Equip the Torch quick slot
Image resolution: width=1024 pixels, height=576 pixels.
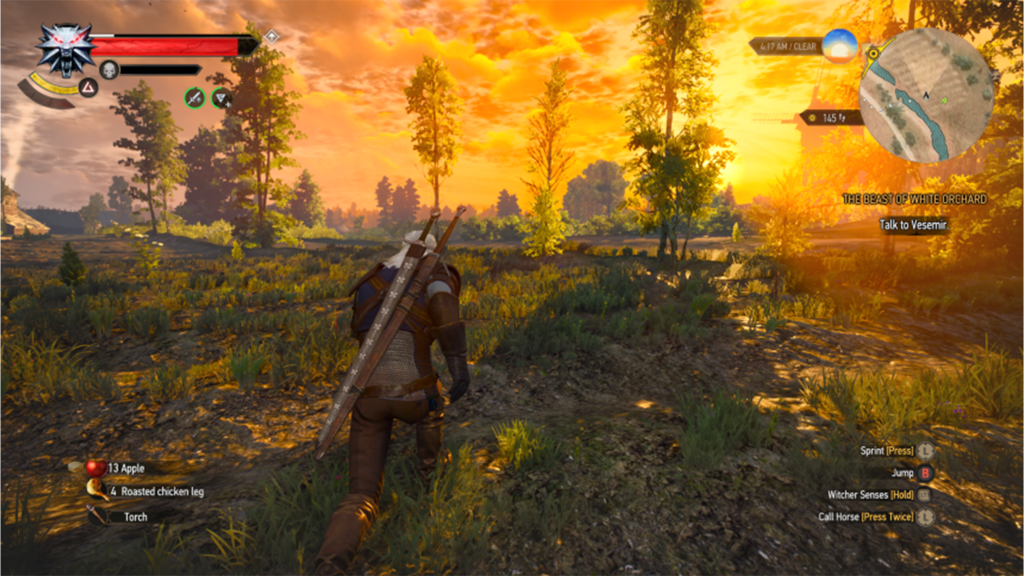click(x=98, y=516)
